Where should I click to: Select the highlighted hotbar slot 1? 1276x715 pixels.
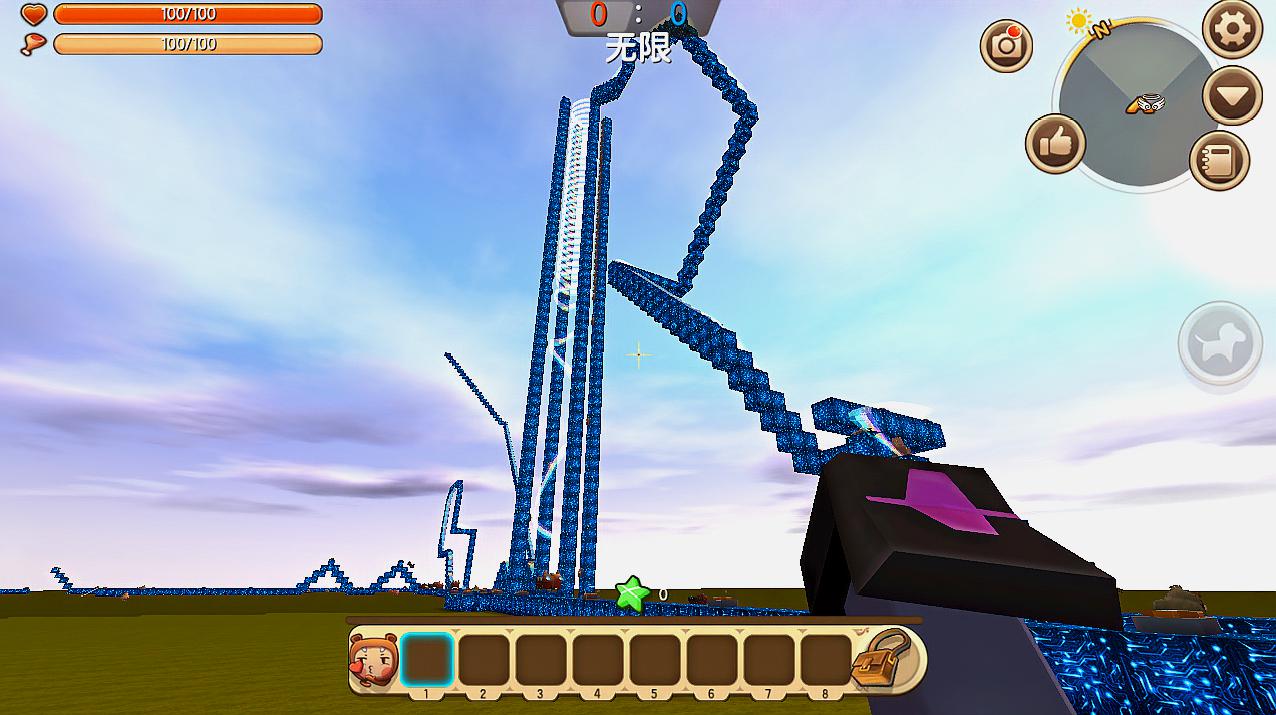(427, 660)
